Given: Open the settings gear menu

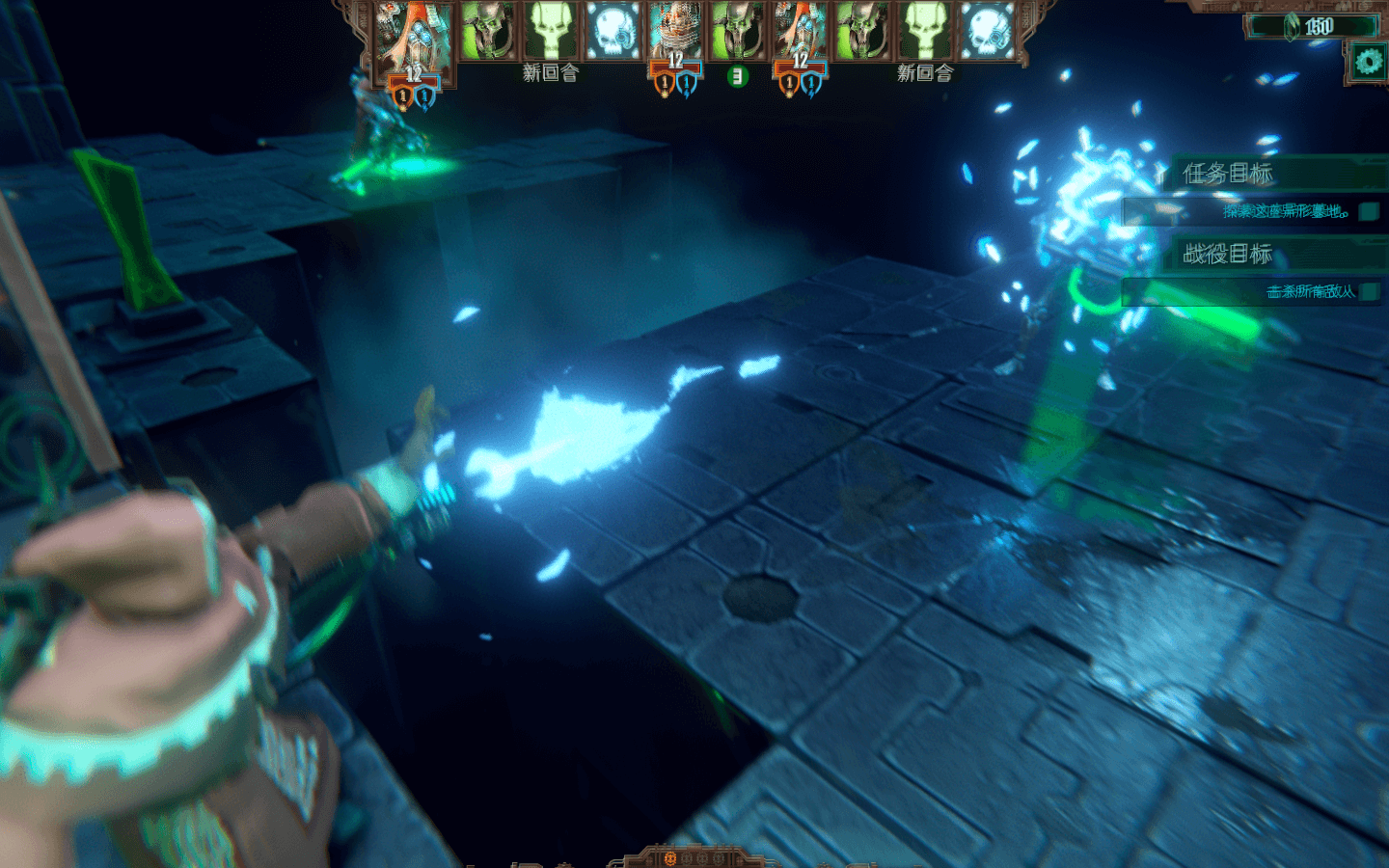Looking at the screenshot, I should (x=1368, y=63).
